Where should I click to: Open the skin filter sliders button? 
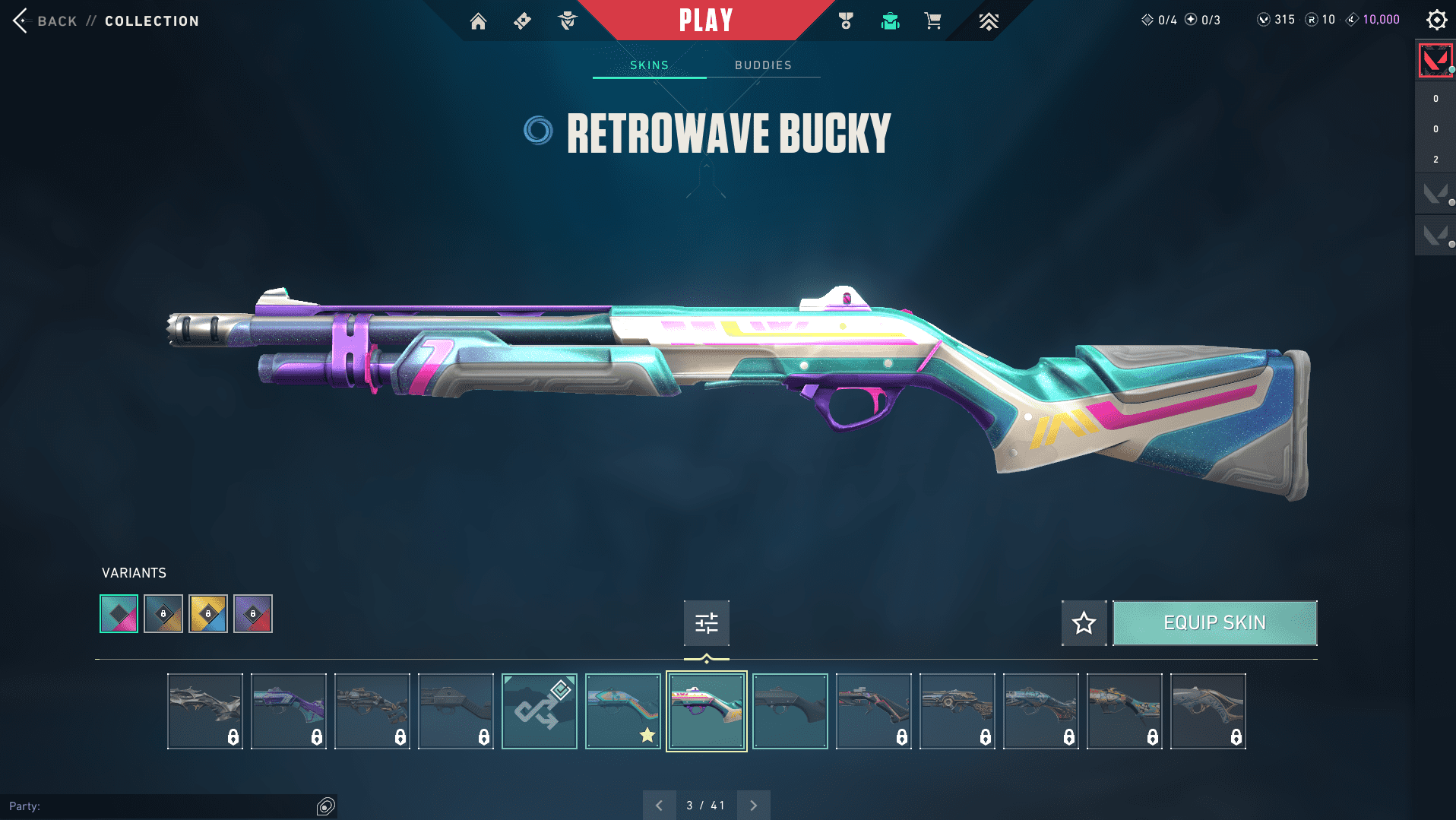(x=706, y=623)
